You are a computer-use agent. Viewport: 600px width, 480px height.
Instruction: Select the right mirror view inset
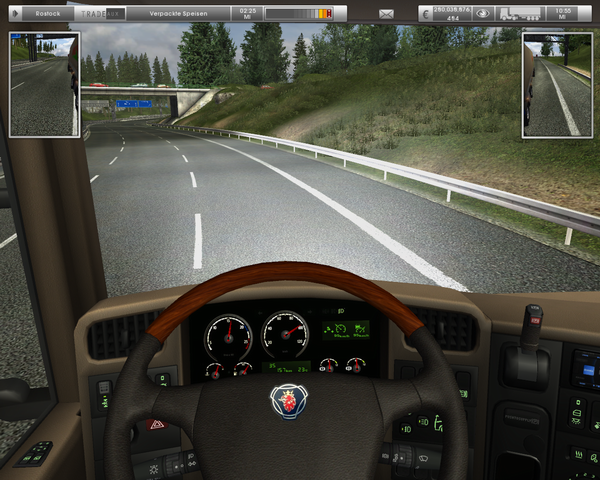click(557, 84)
